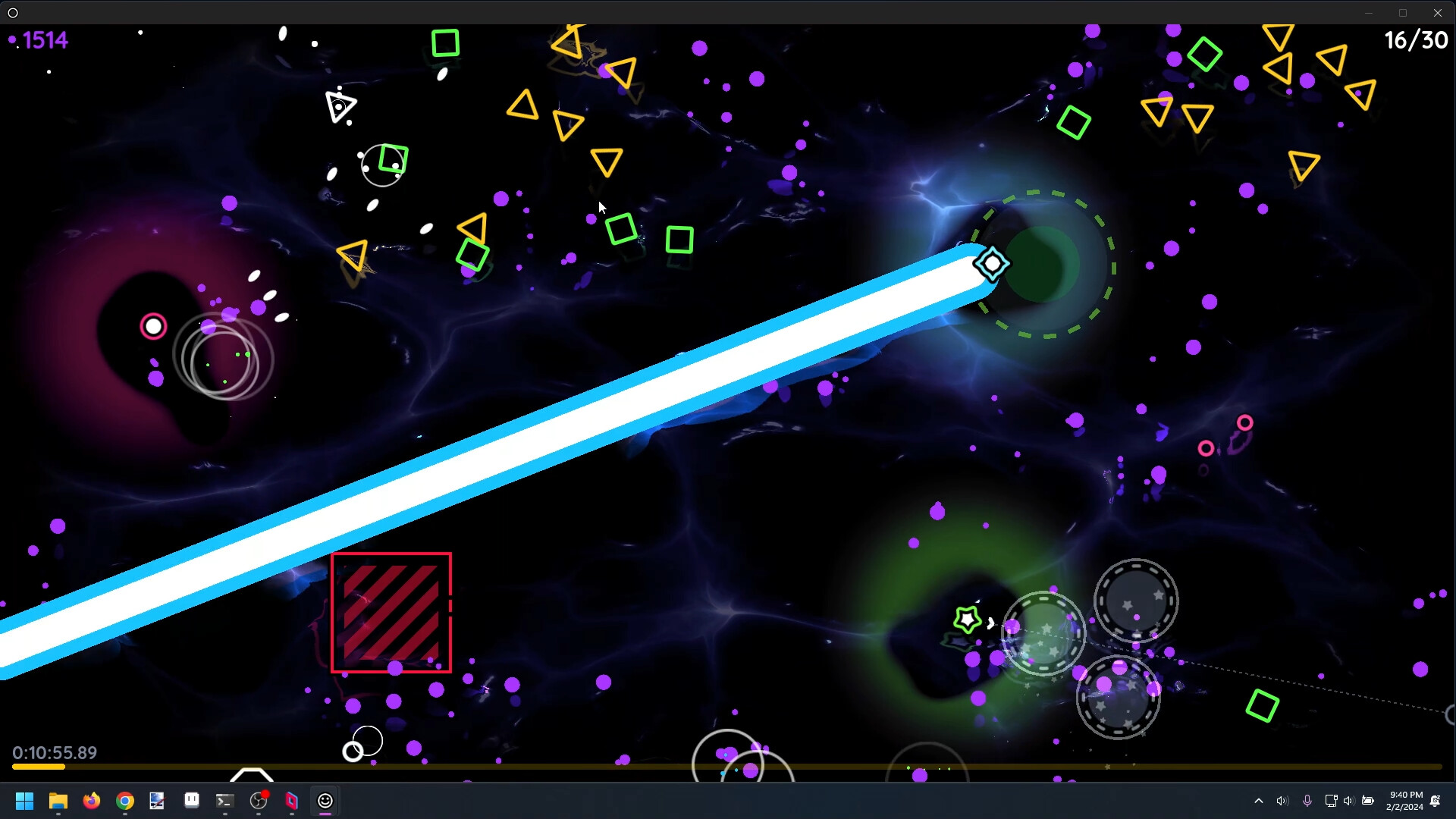Select the white outlined triangle enemy

[339, 104]
